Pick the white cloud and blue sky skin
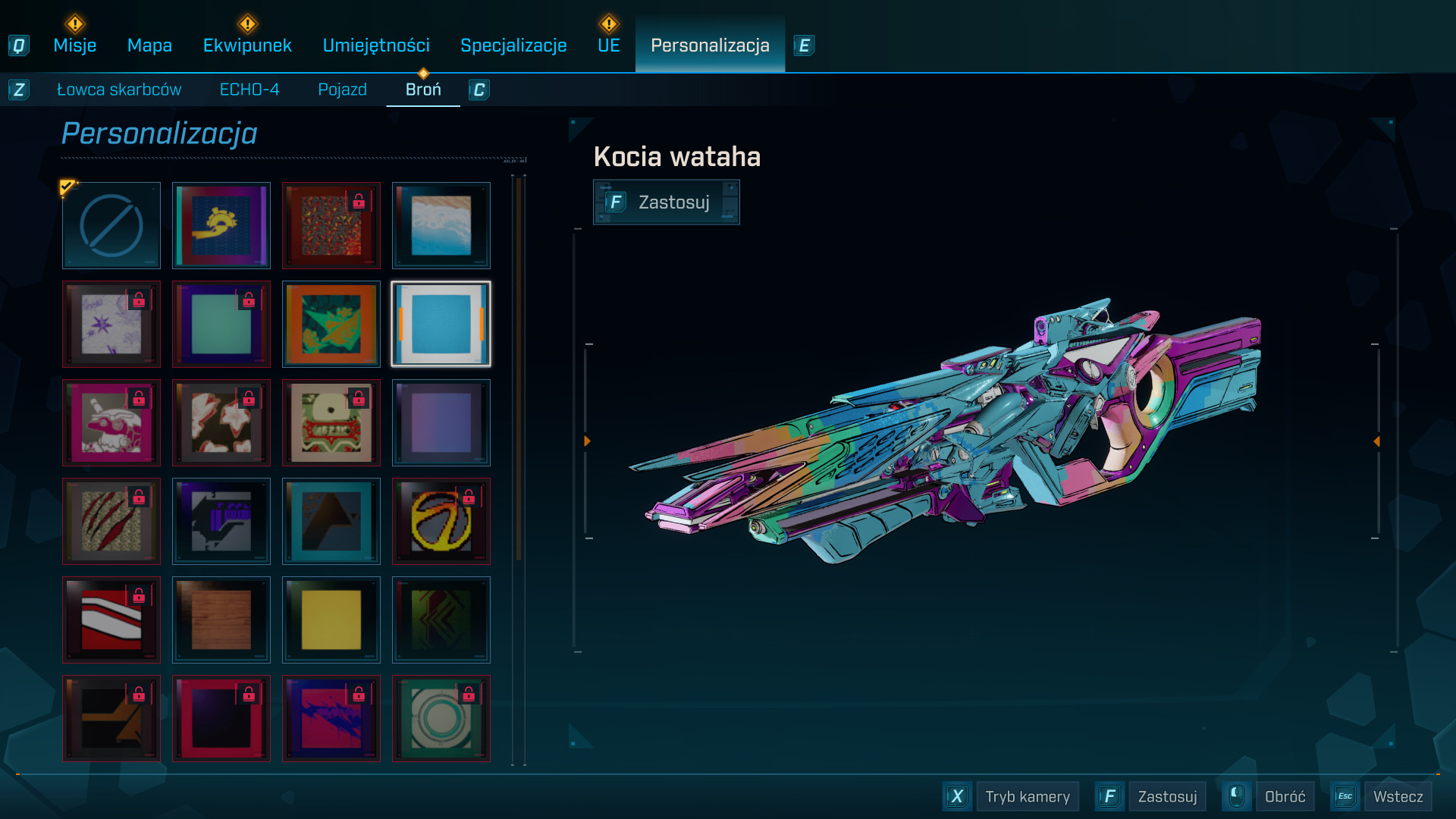This screenshot has height=819, width=1456. click(x=441, y=225)
